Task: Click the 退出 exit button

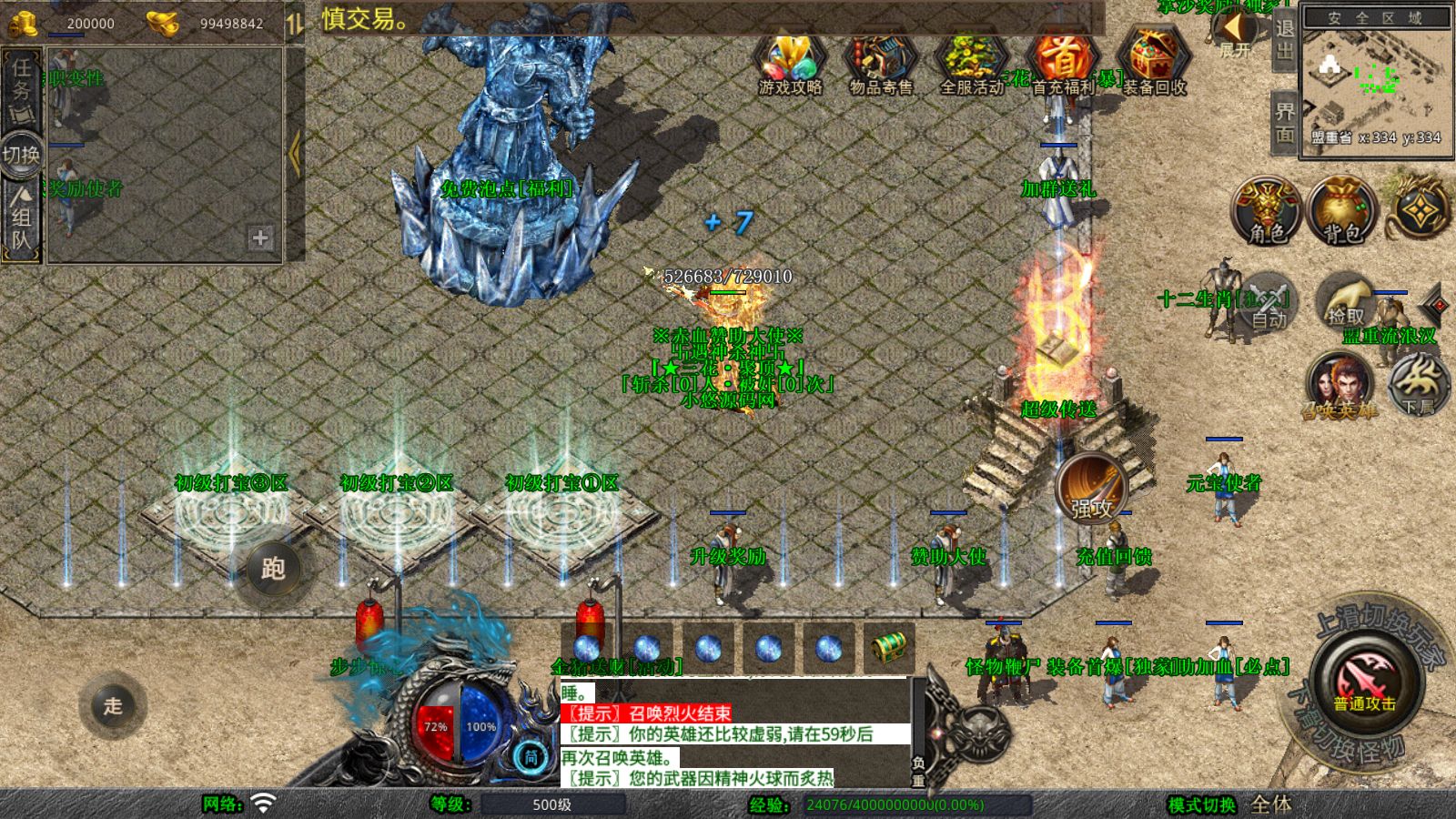Action: coord(1284,38)
